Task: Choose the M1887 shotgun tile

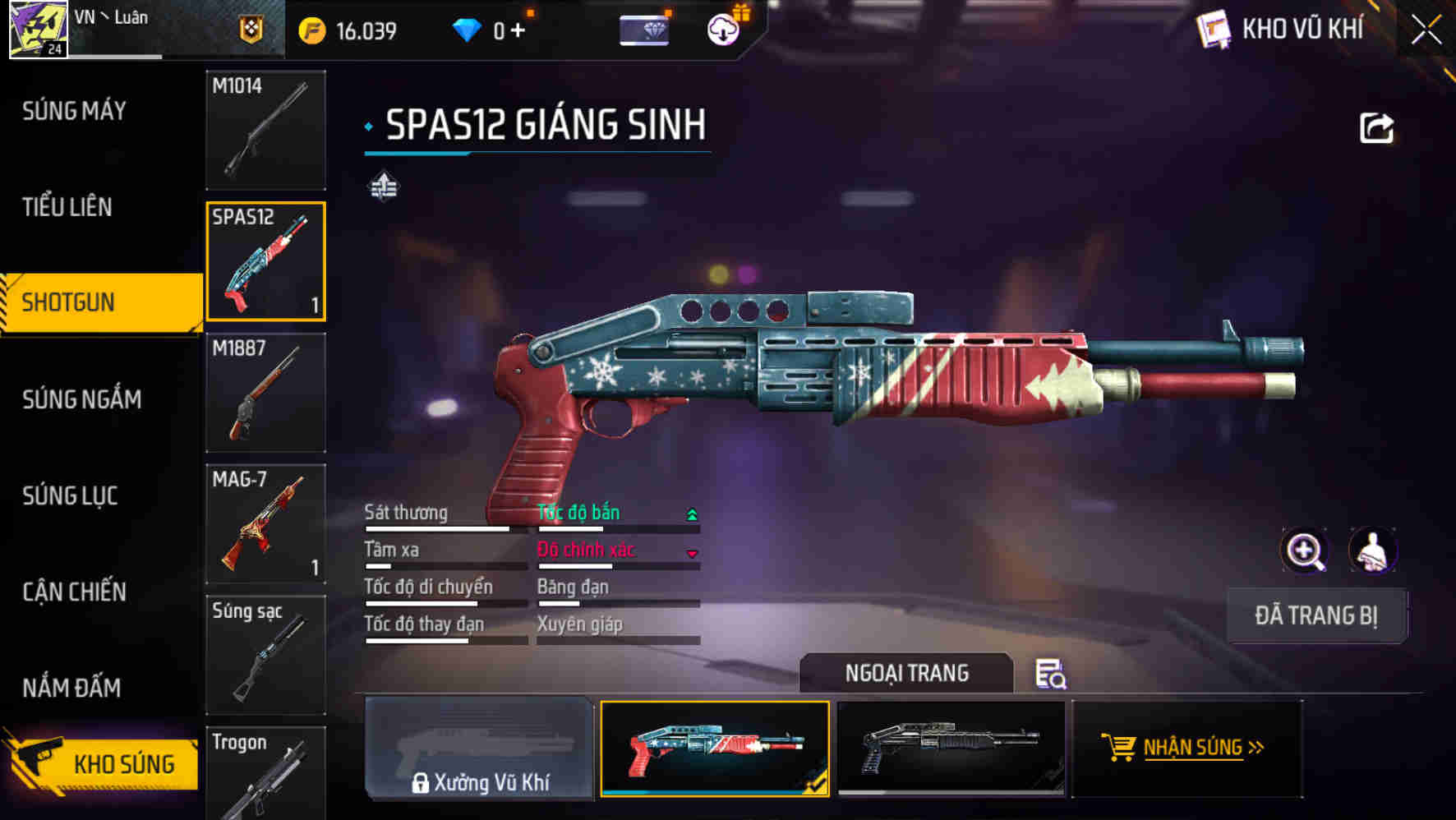Action: click(x=265, y=393)
